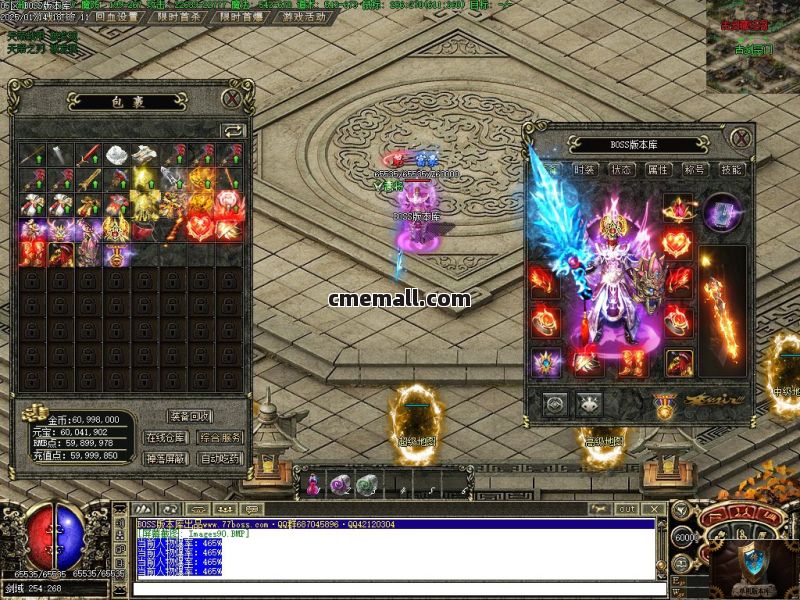Switch to the 时装 tab

pyautogui.click(x=585, y=170)
